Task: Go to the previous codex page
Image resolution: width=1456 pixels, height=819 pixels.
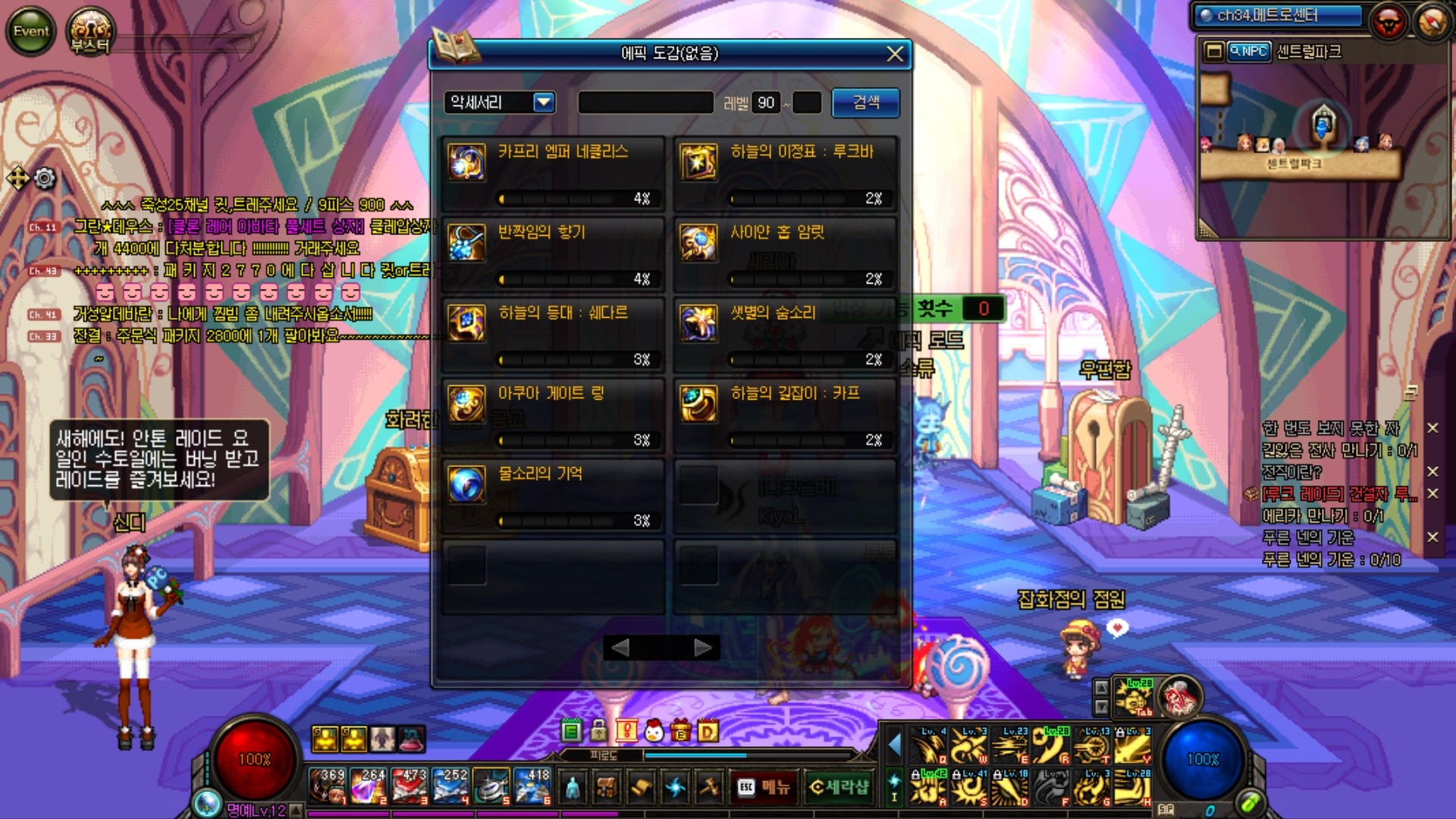Action: coord(620,648)
